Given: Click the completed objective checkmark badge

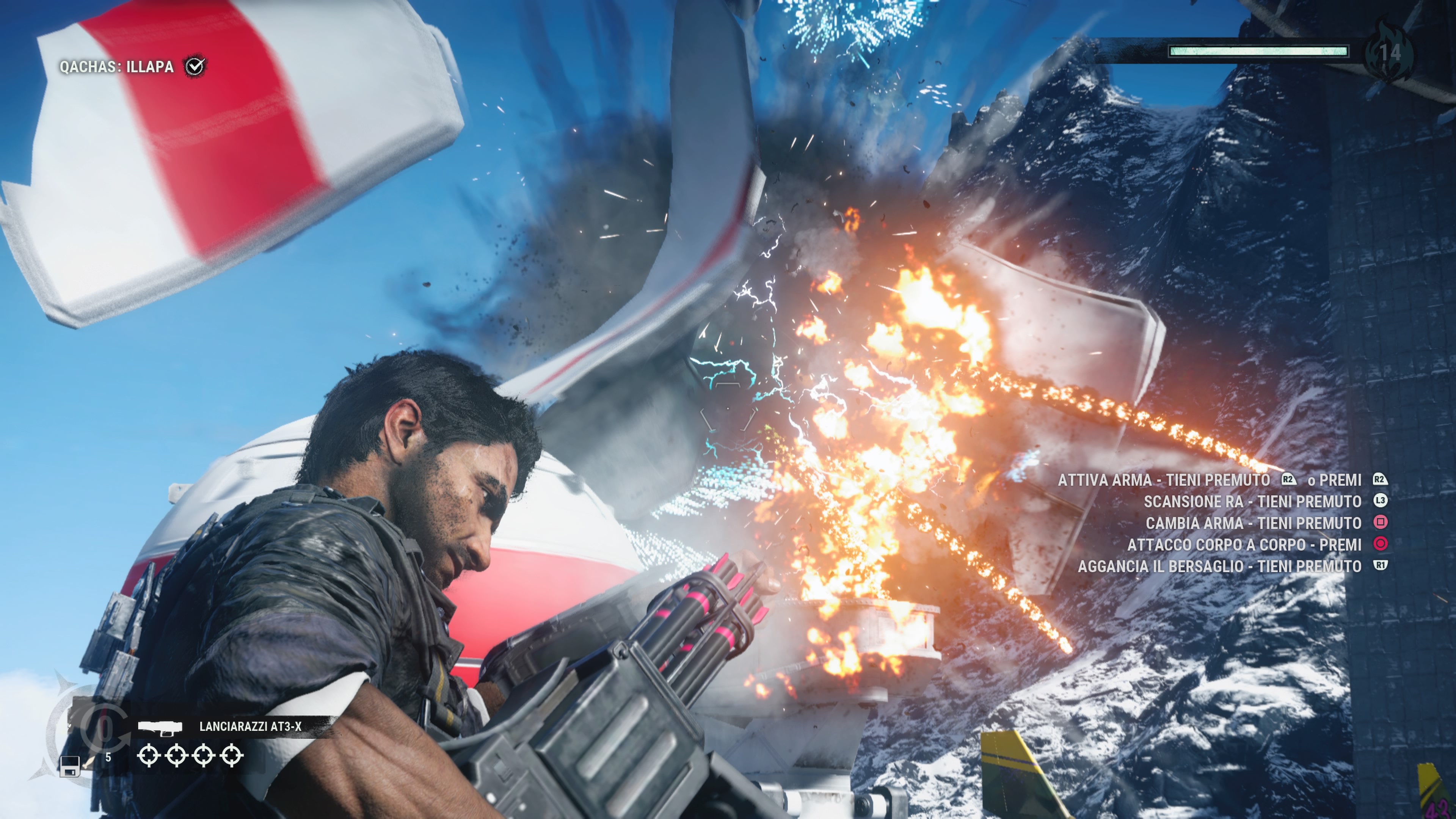Looking at the screenshot, I should 195,66.
